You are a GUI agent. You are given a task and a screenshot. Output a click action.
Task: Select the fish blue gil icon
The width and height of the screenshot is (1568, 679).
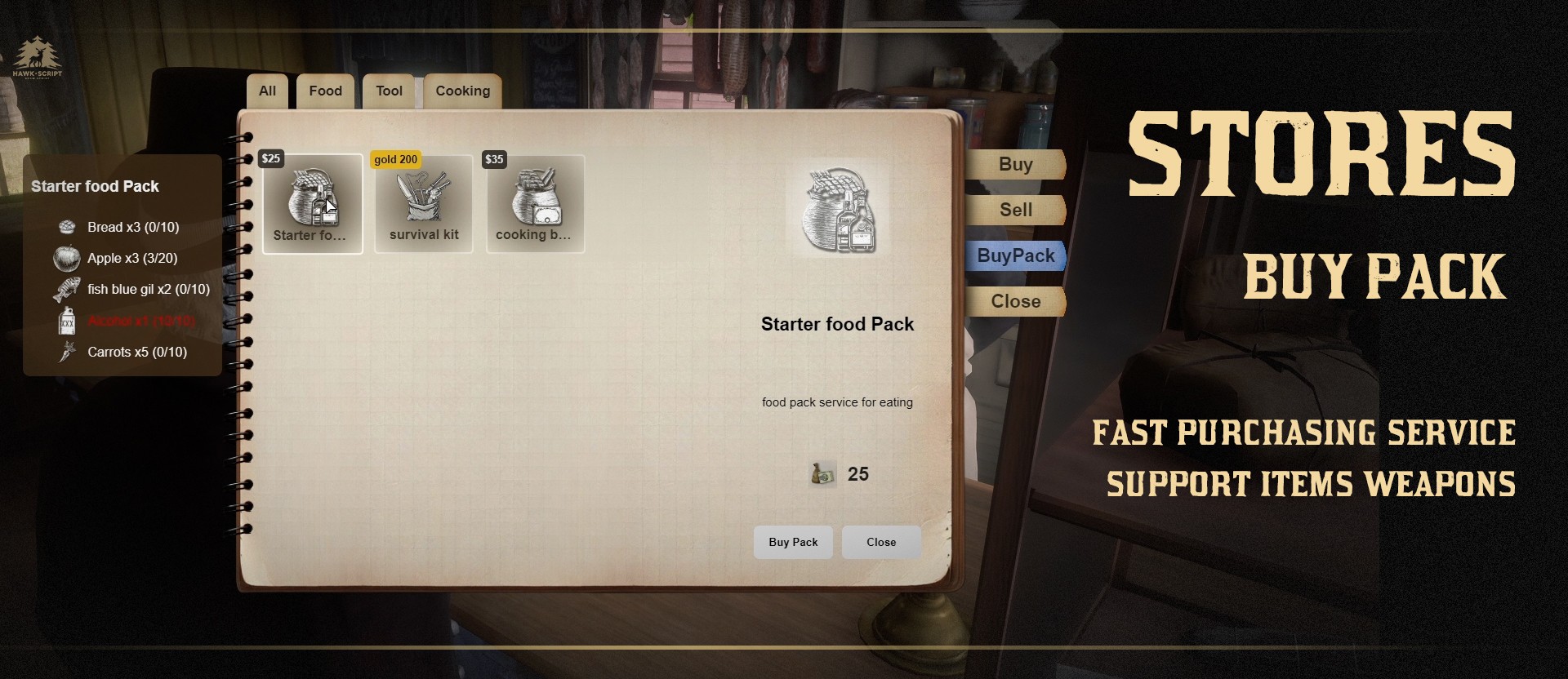(68, 289)
